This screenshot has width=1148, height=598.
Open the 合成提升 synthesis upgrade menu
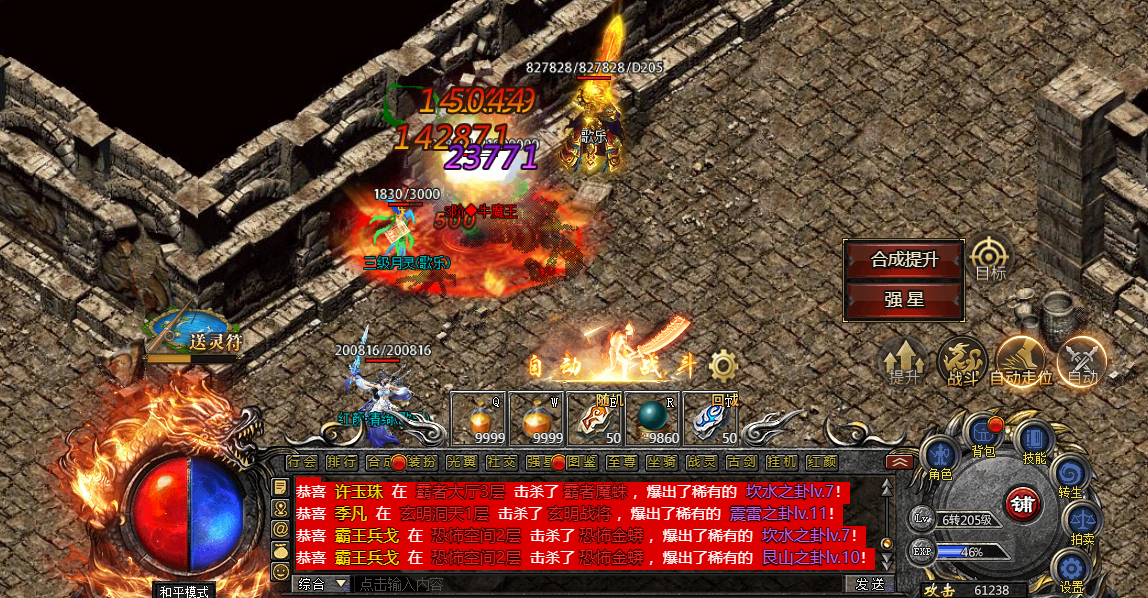904,260
